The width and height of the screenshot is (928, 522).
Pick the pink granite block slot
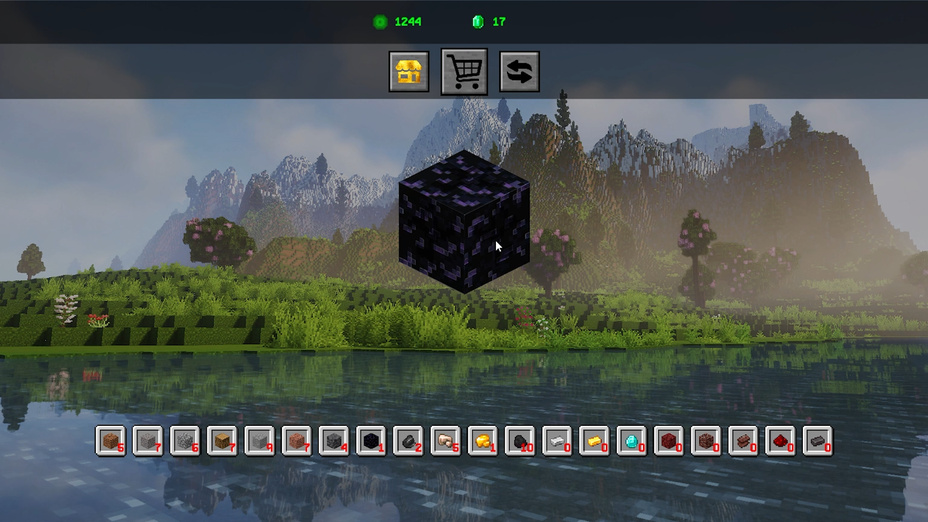click(297, 440)
